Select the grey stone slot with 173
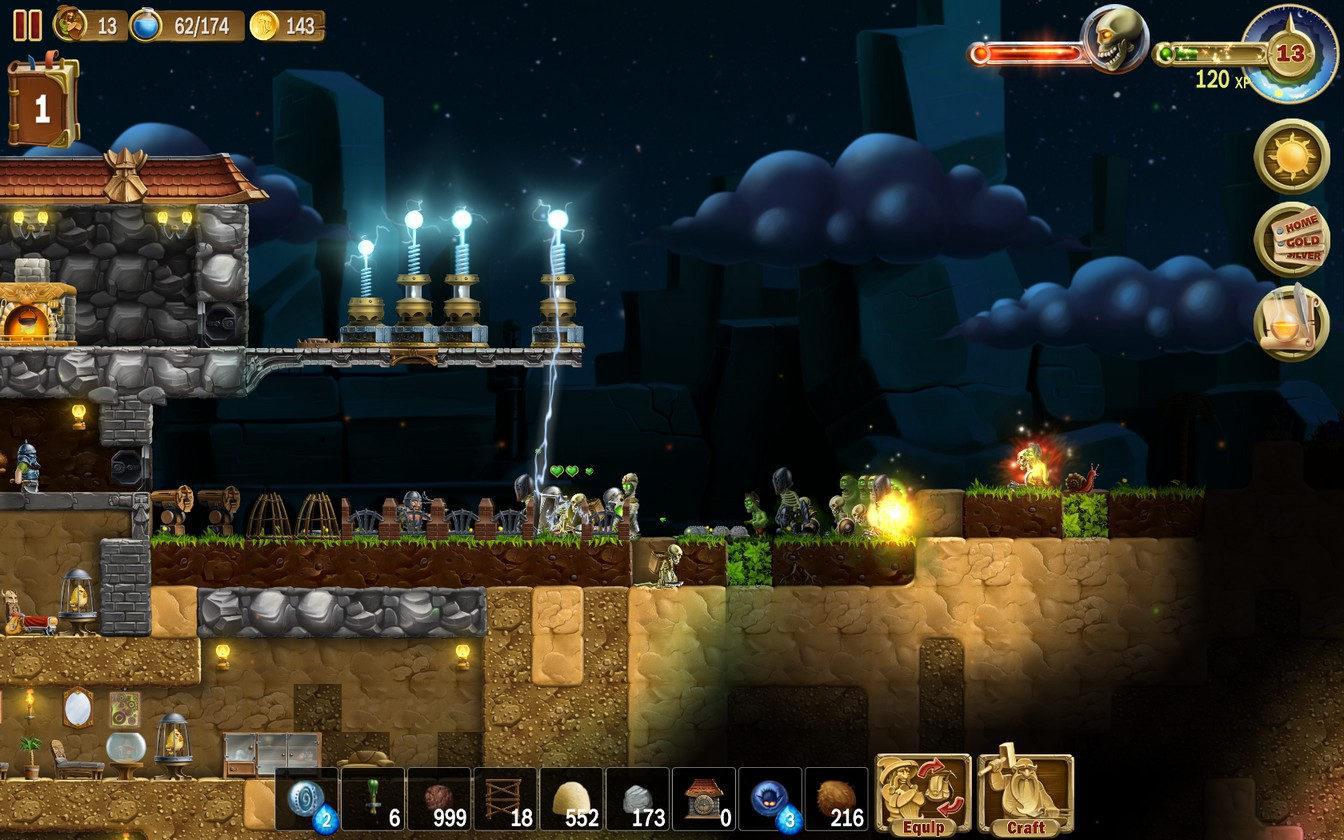Viewport: 1344px width, 840px height. pyautogui.click(x=637, y=799)
